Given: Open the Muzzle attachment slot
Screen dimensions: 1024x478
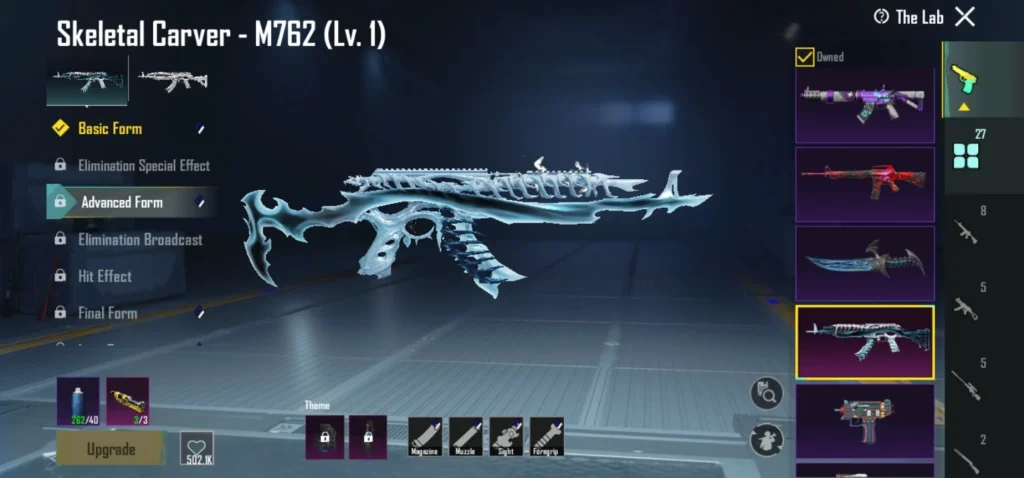Looking at the screenshot, I should point(466,437).
